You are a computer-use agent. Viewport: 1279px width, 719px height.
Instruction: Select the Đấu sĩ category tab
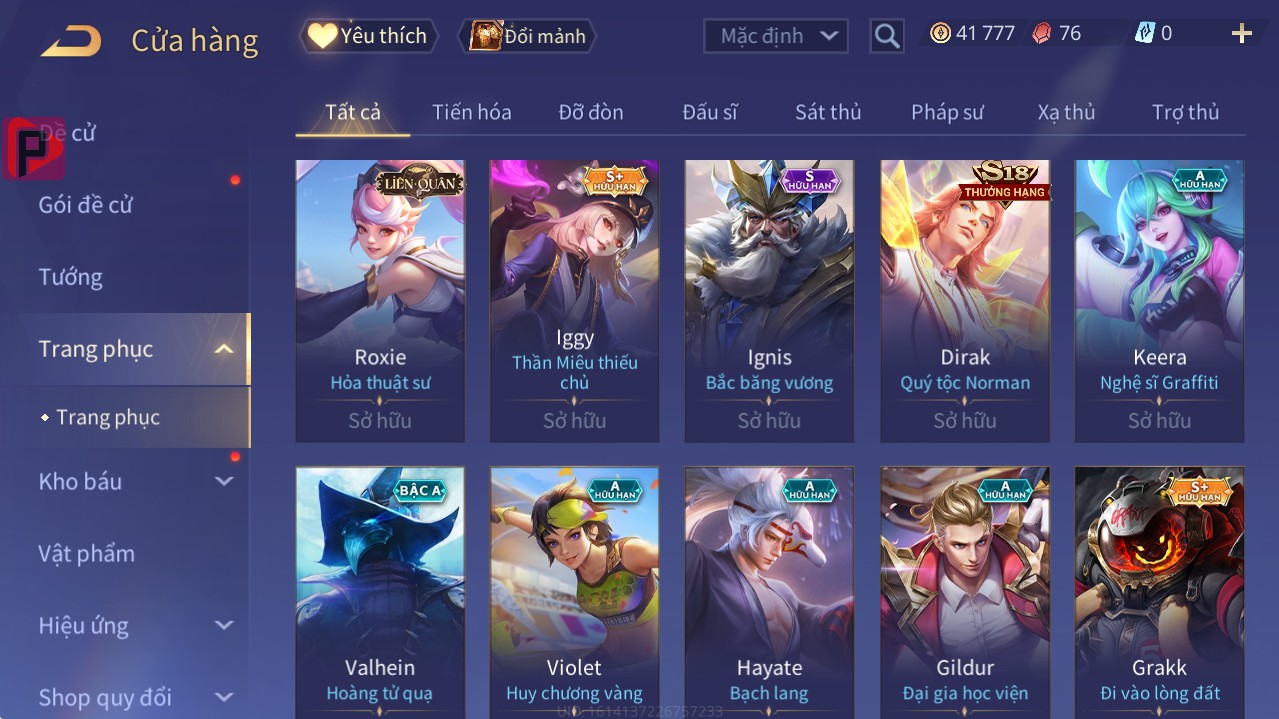pos(709,112)
